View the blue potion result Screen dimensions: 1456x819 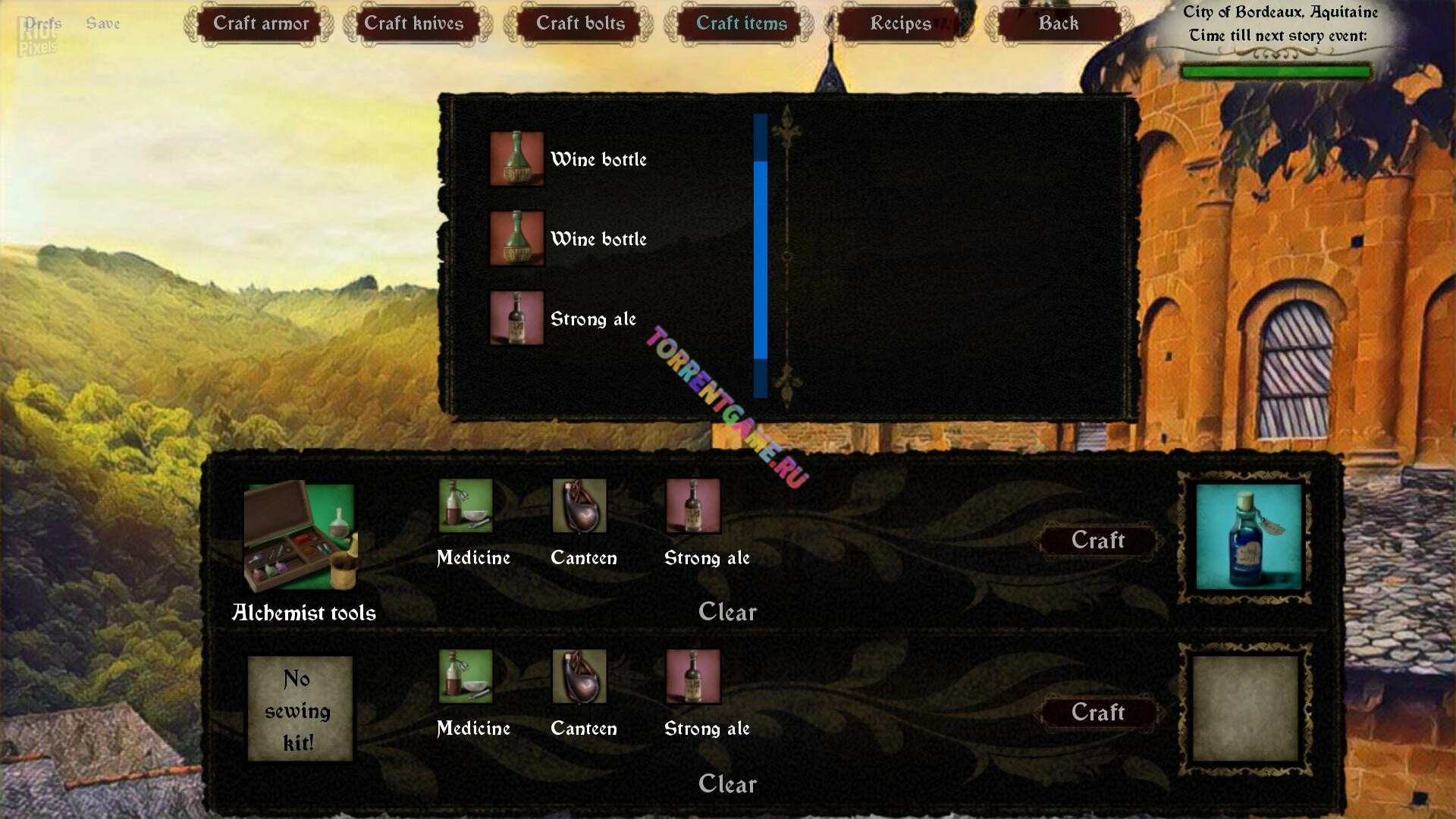(1248, 537)
